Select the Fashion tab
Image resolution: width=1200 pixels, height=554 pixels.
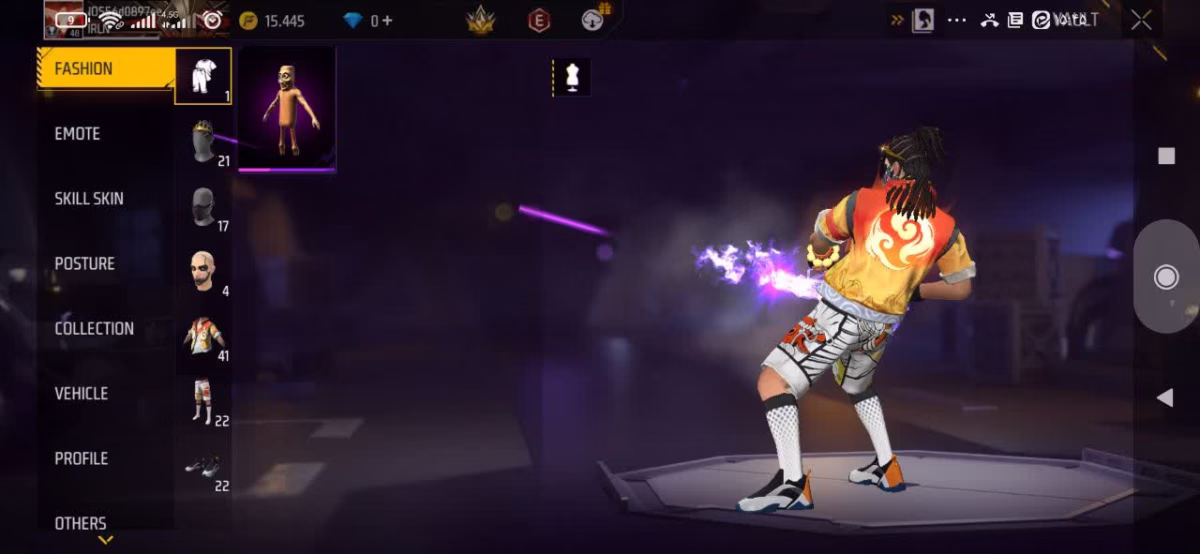[x=84, y=69]
